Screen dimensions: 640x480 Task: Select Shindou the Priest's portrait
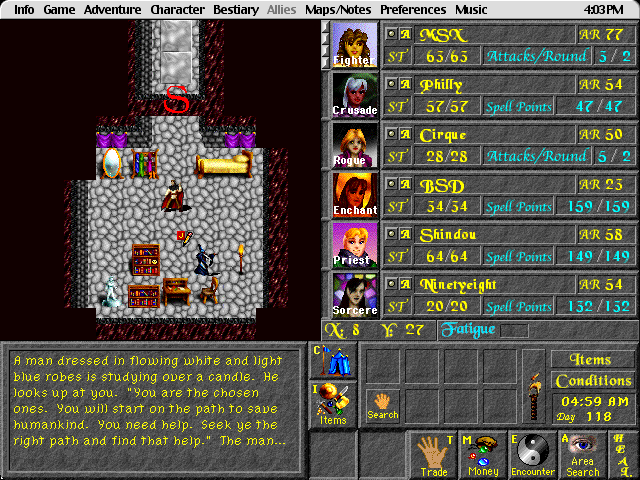pos(355,245)
